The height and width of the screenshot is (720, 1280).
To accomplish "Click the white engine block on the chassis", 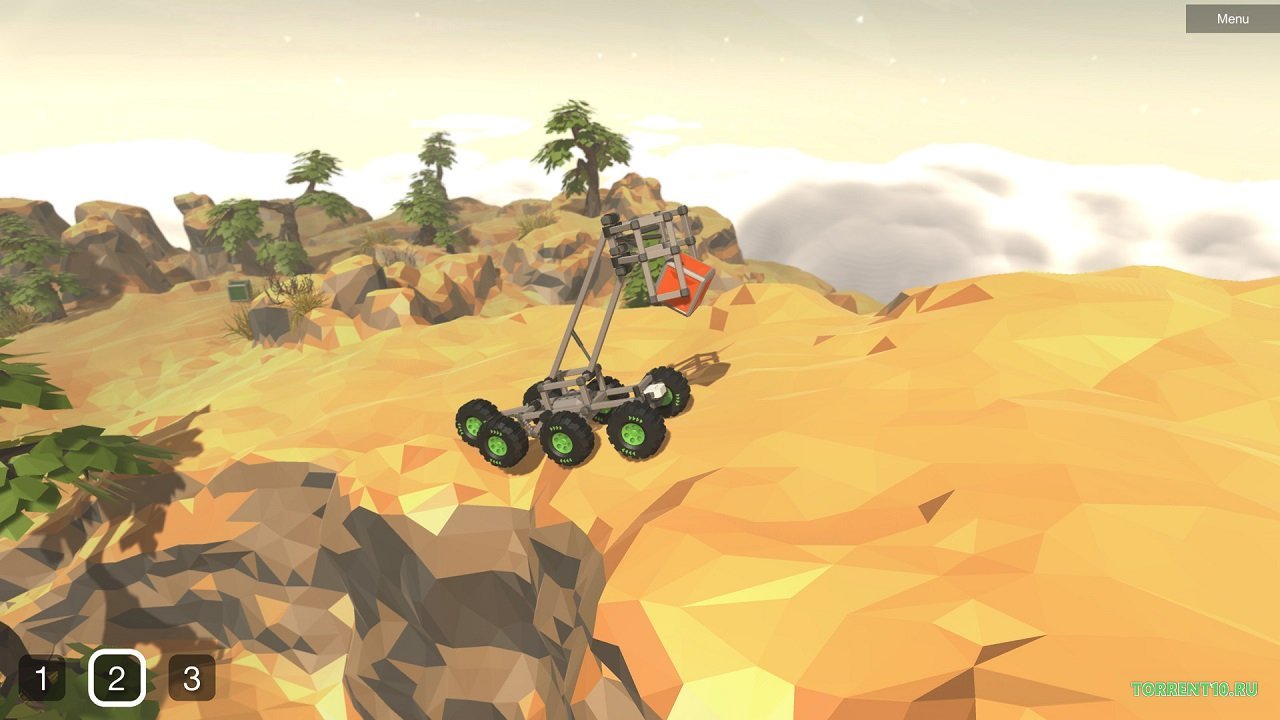I will coord(656,391).
